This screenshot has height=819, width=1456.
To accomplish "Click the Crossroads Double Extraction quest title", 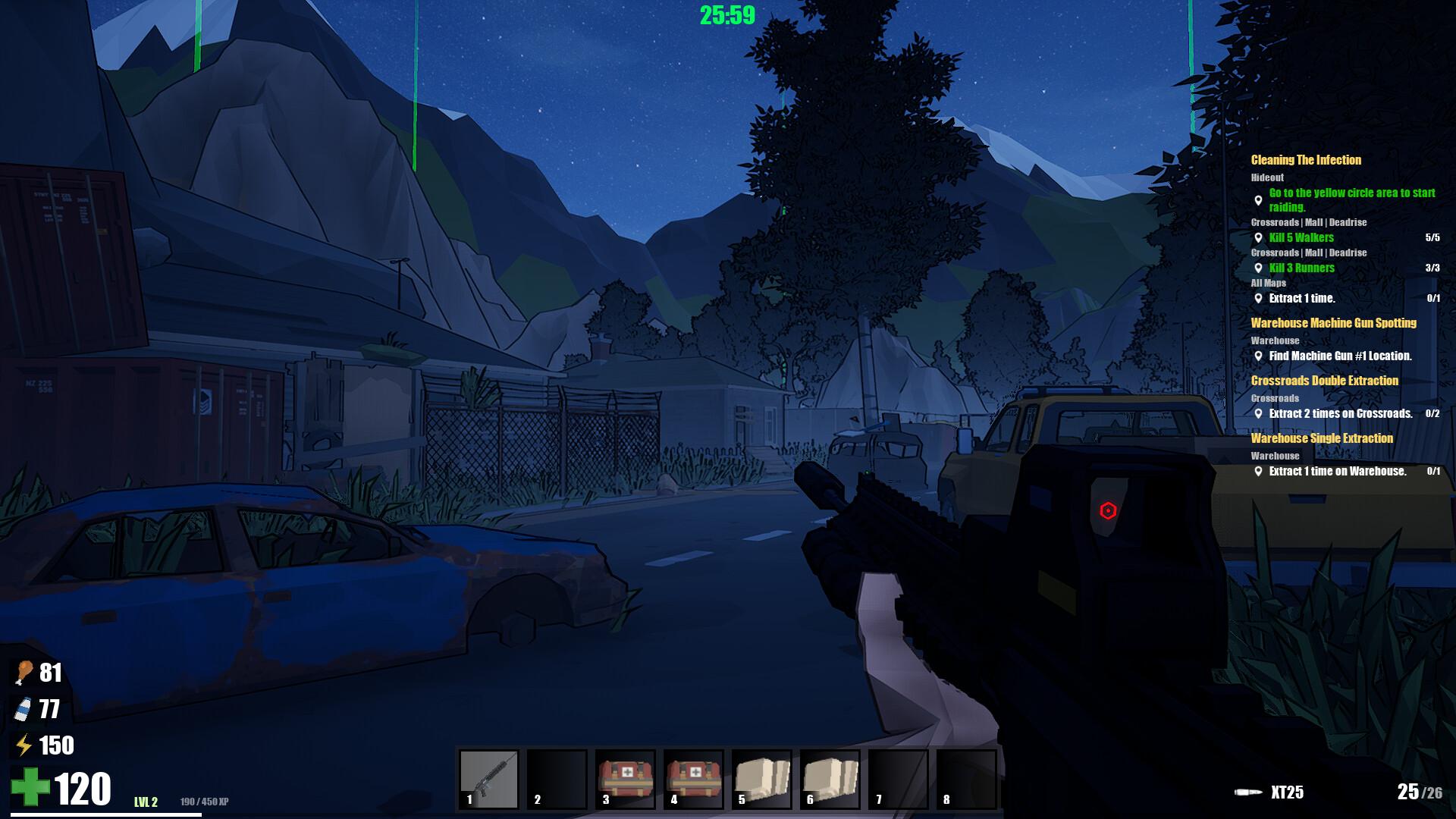I will pyautogui.click(x=1324, y=381).
